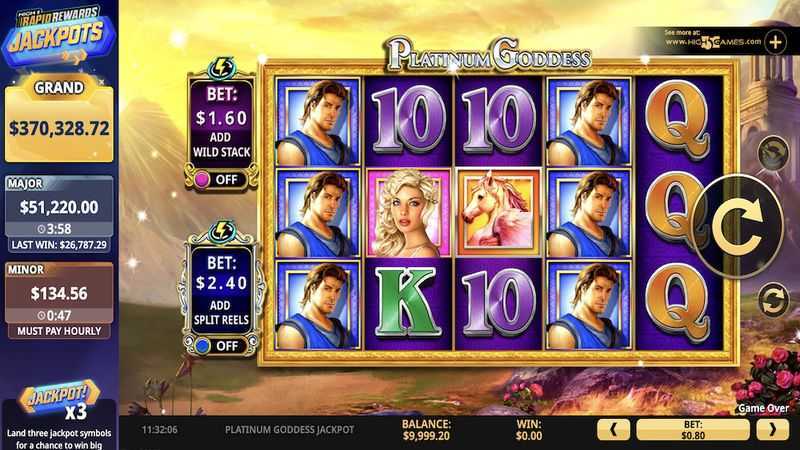The height and width of the screenshot is (450, 800).
Task: Click the small round button above spin
Action: (772, 153)
